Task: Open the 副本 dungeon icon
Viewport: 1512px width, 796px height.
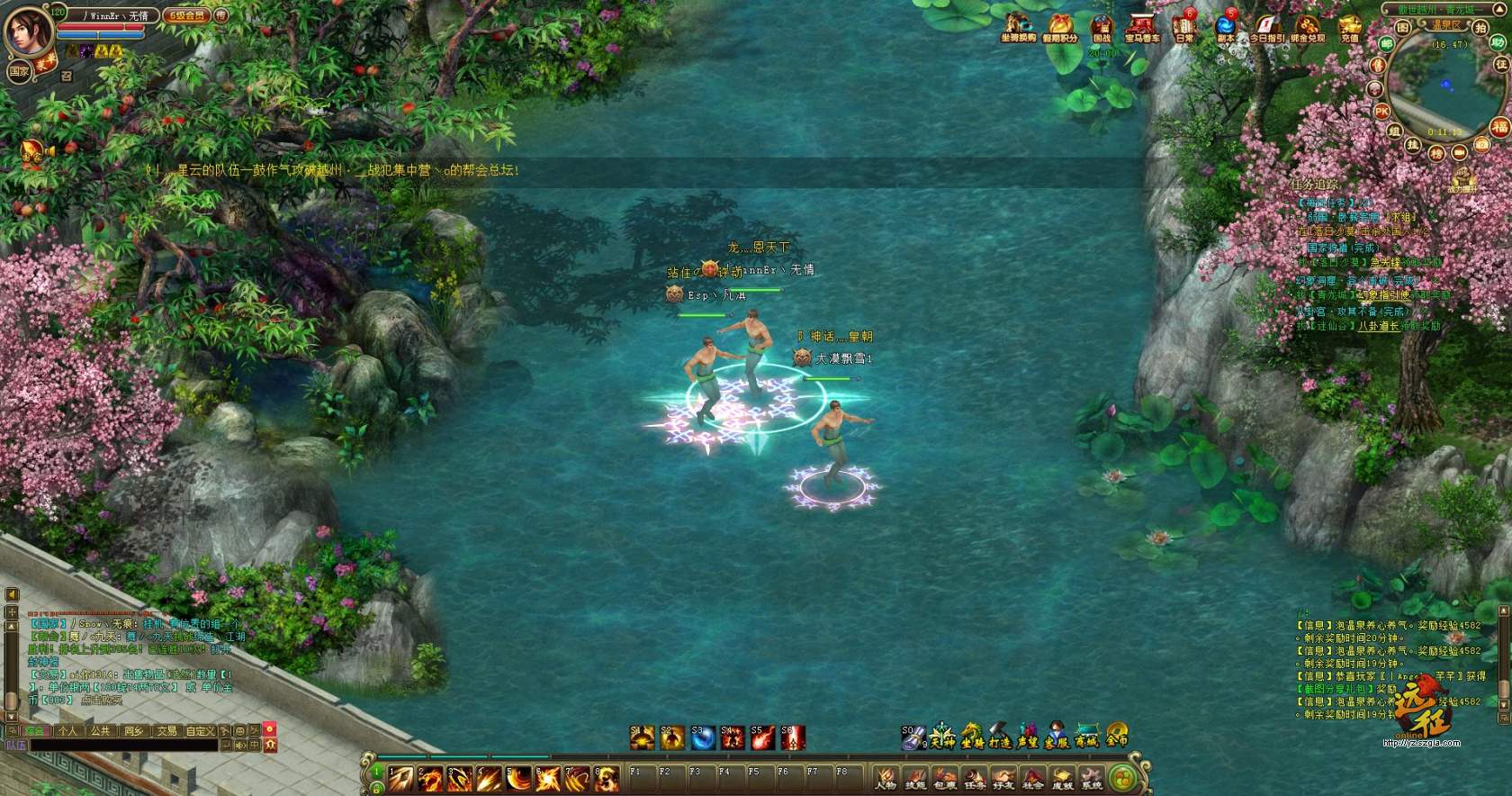Action: click(x=1225, y=28)
